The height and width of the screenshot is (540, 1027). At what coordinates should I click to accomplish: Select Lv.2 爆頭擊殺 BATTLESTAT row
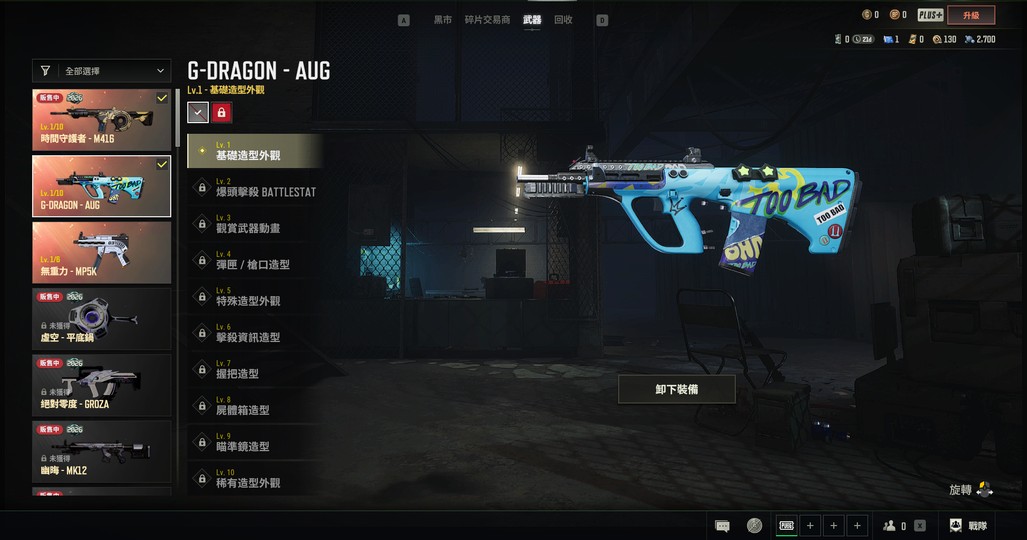coord(256,187)
